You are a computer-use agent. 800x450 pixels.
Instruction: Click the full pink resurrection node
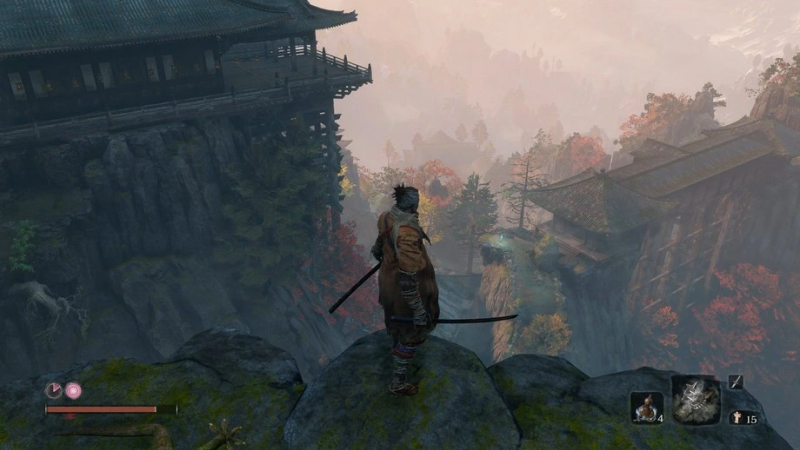pyautogui.click(x=73, y=391)
